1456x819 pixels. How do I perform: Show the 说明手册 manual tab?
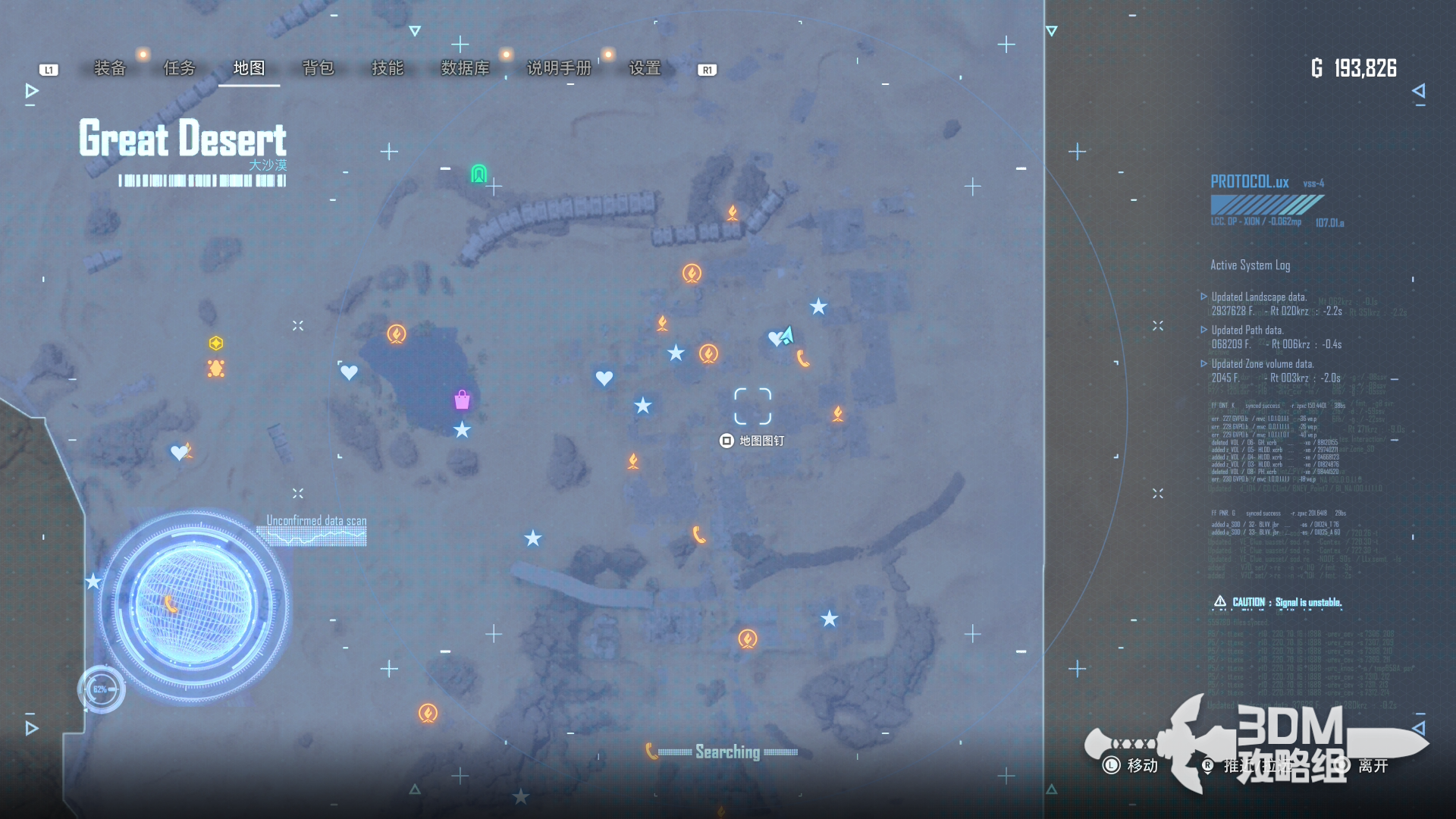tap(559, 68)
